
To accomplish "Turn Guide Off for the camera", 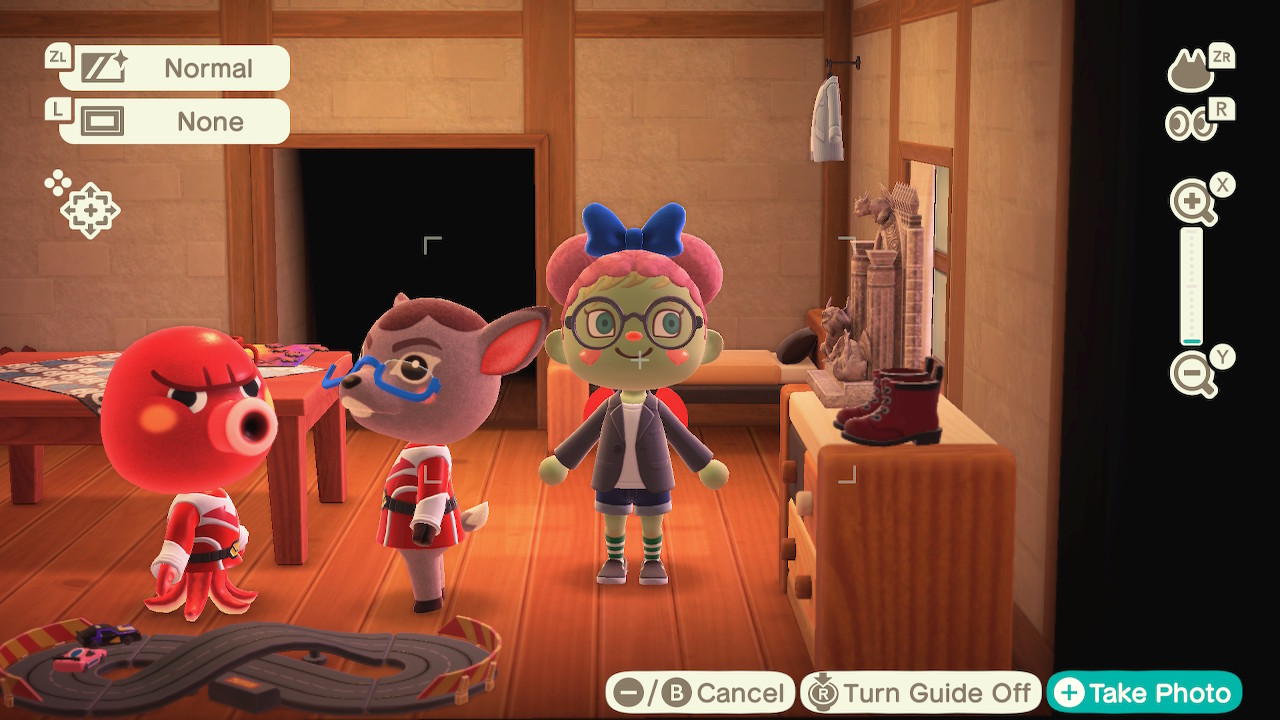I will [x=920, y=692].
